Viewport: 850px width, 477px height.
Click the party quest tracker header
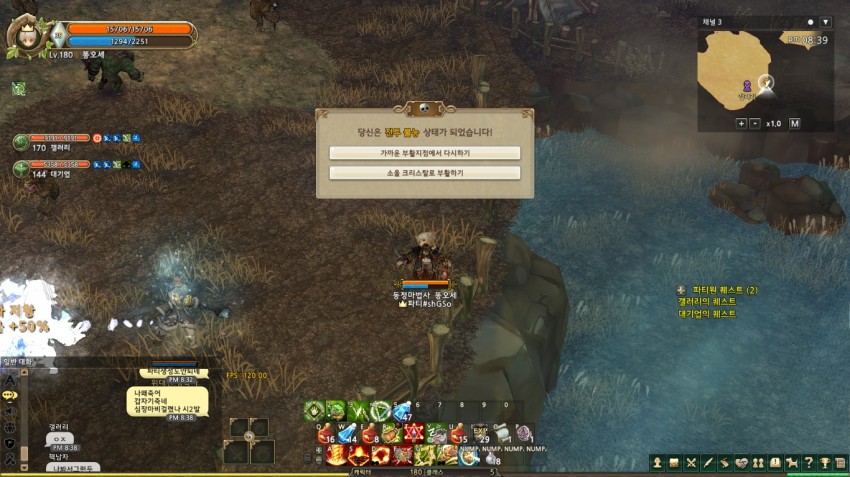716,290
